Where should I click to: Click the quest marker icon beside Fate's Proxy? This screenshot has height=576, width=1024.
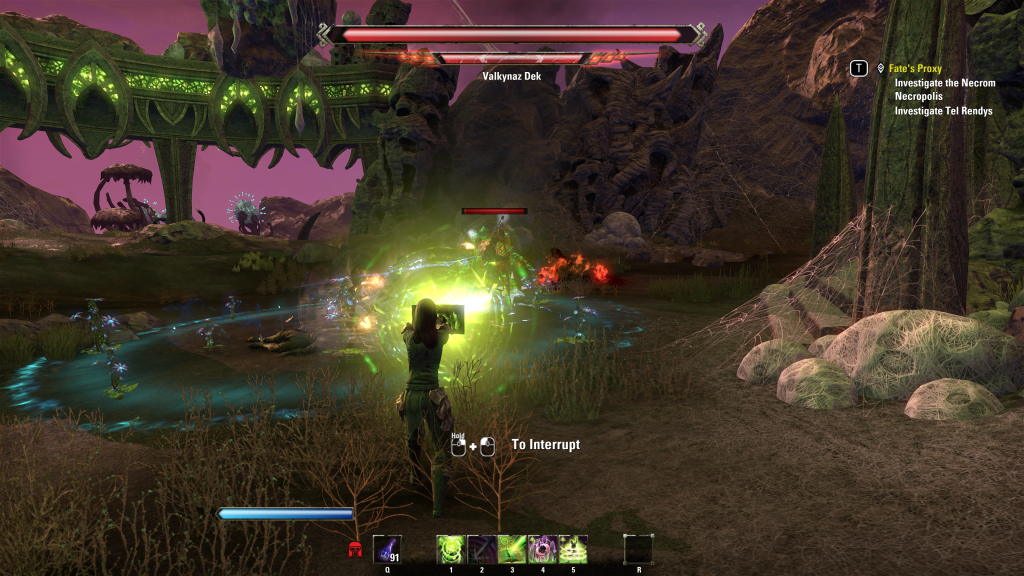(x=880, y=69)
